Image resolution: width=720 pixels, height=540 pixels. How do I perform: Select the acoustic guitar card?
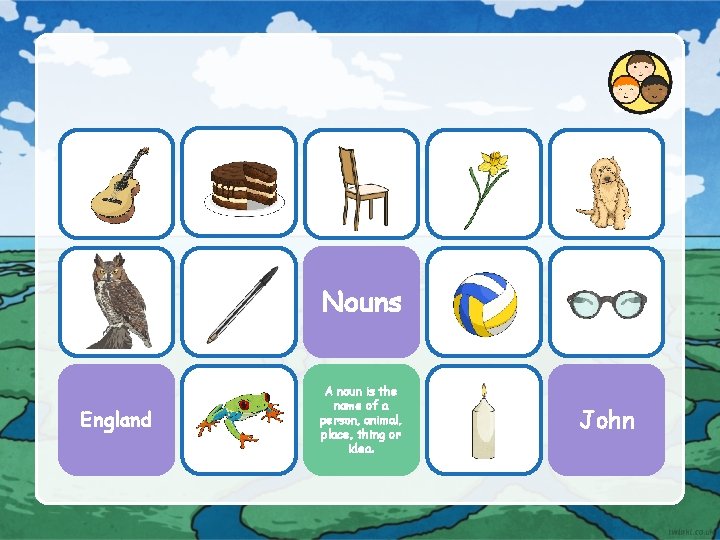click(116, 183)
